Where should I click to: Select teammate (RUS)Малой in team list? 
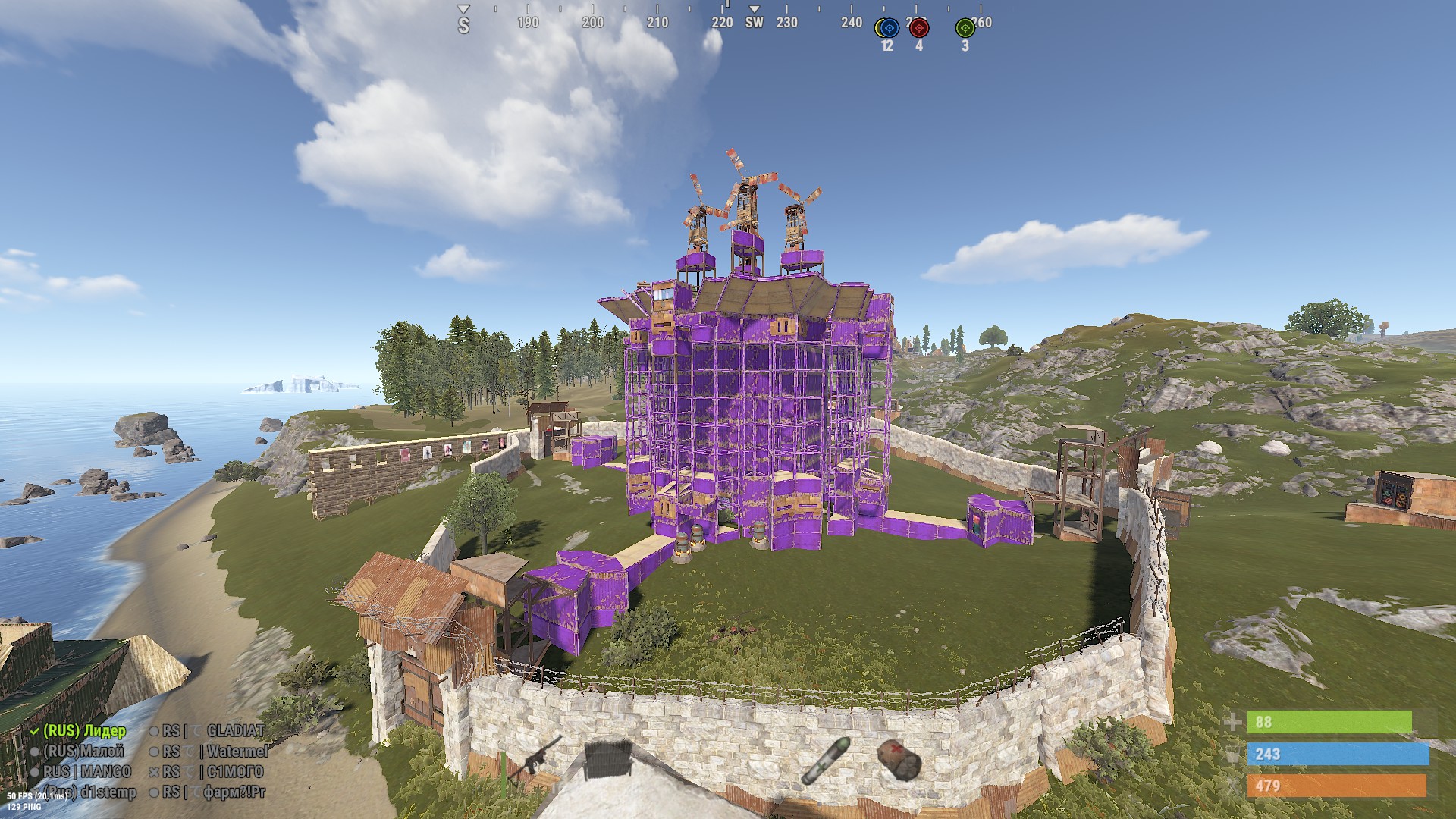click(x=83, y=752)
